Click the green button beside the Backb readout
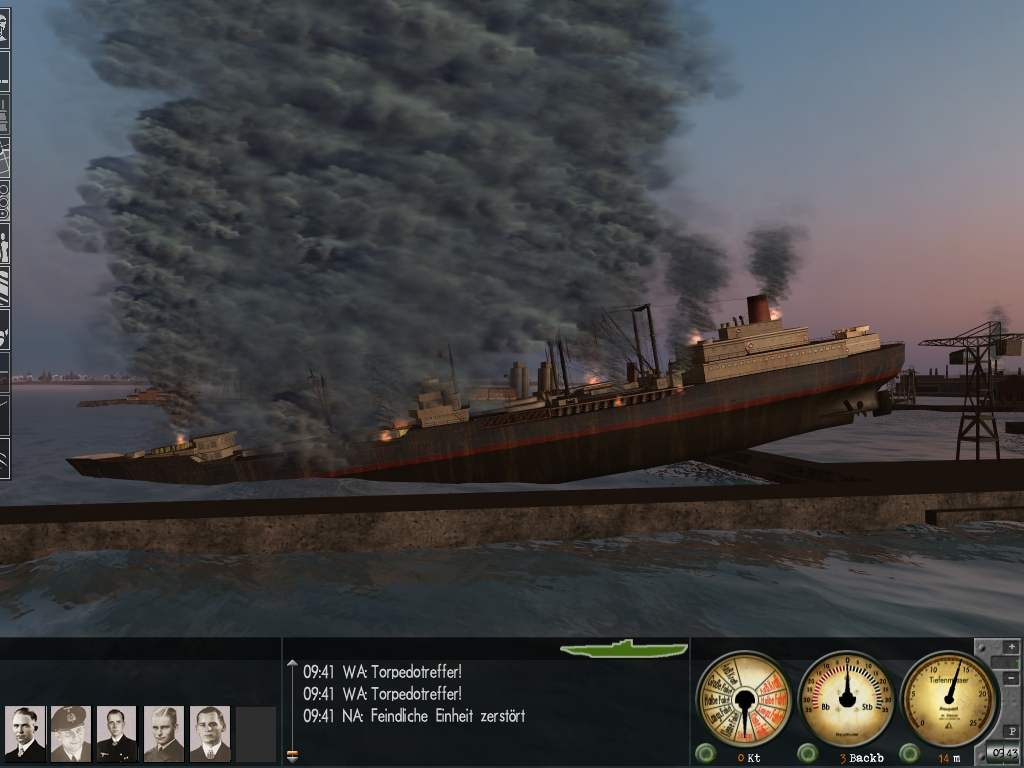This screenshot has height=768, width=1024. [808, 753]
